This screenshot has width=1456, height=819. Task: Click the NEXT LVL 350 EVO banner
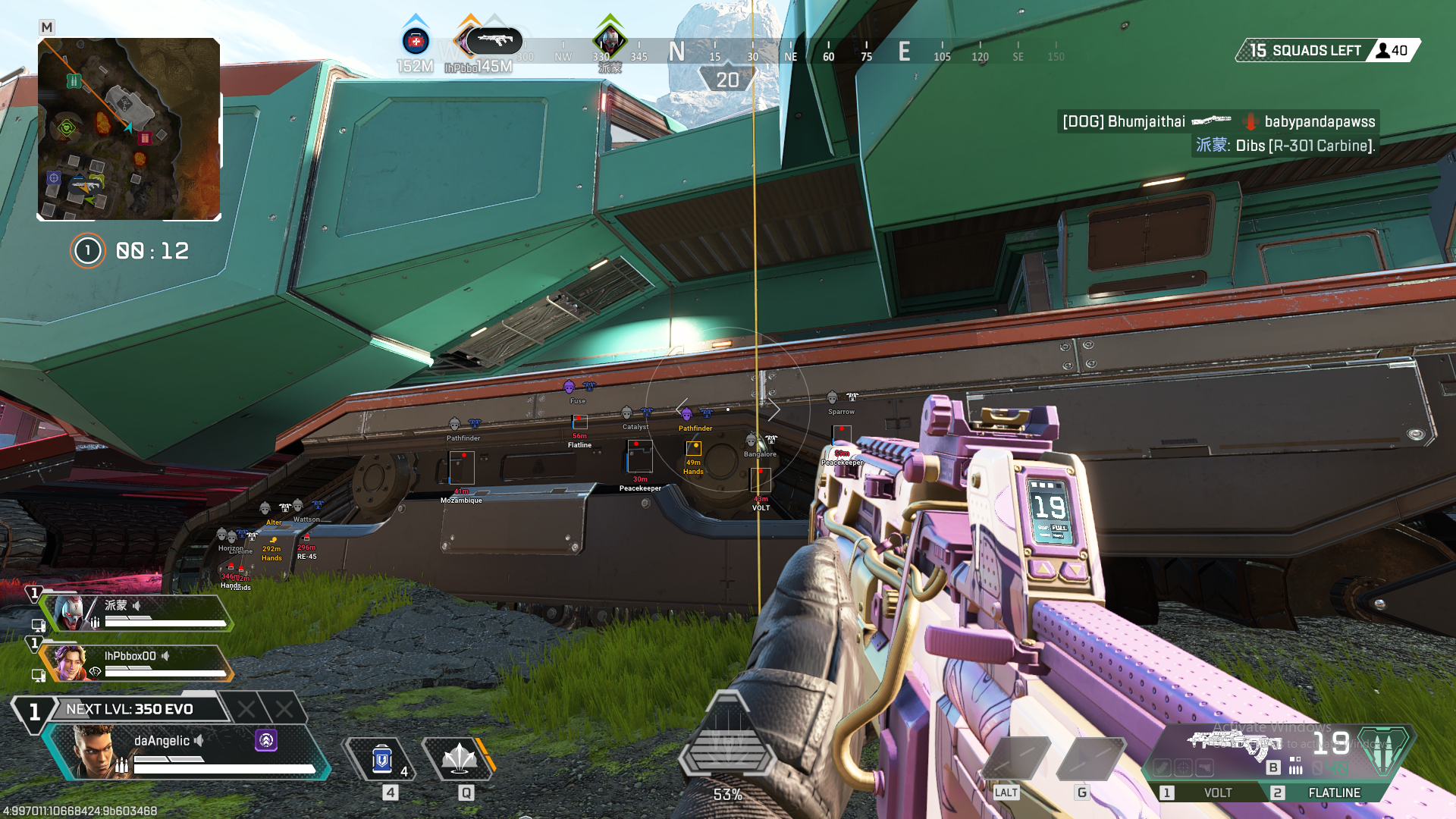(x=130, y=709)
